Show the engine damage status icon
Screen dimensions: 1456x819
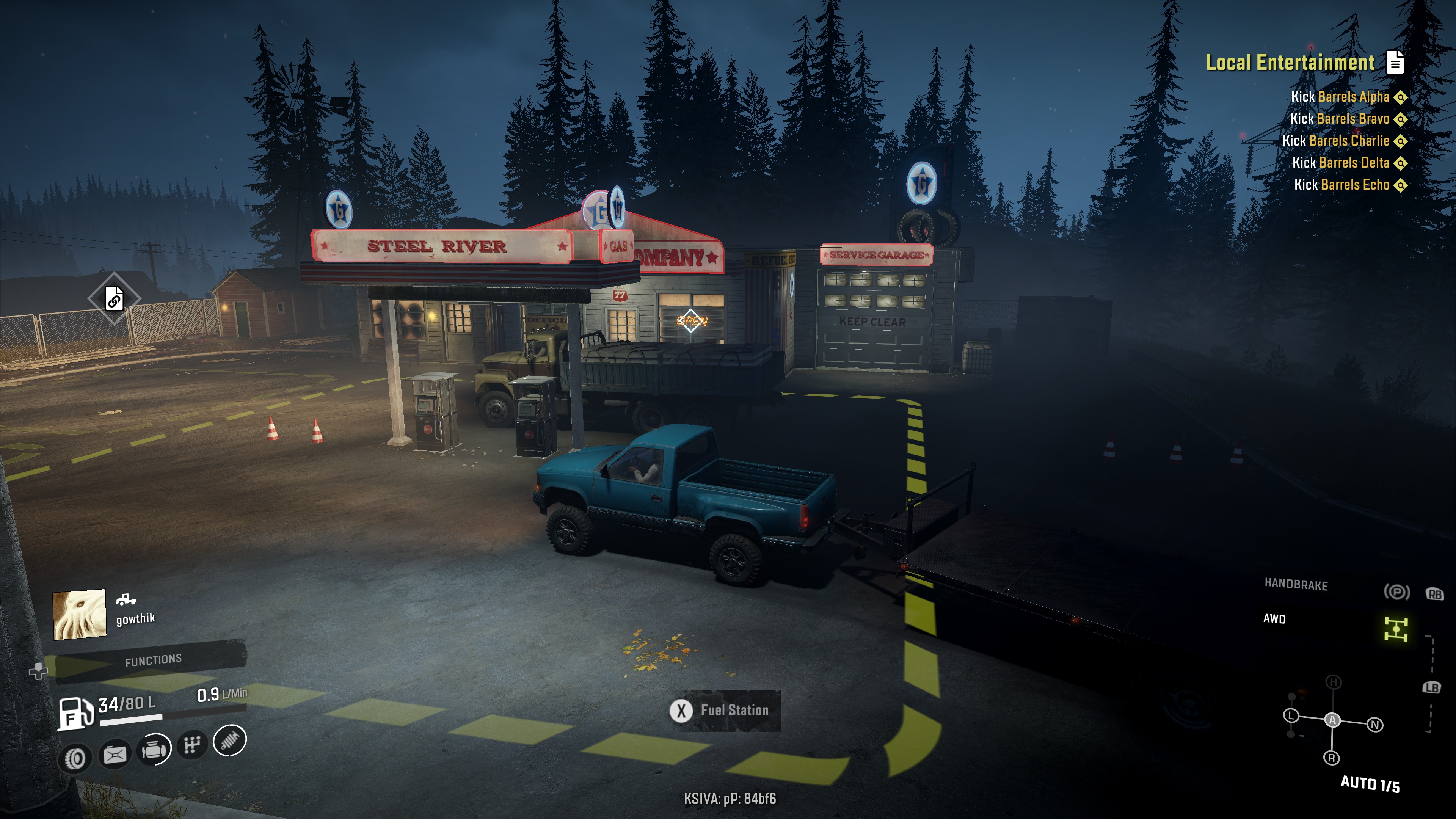tap(154, 750)
